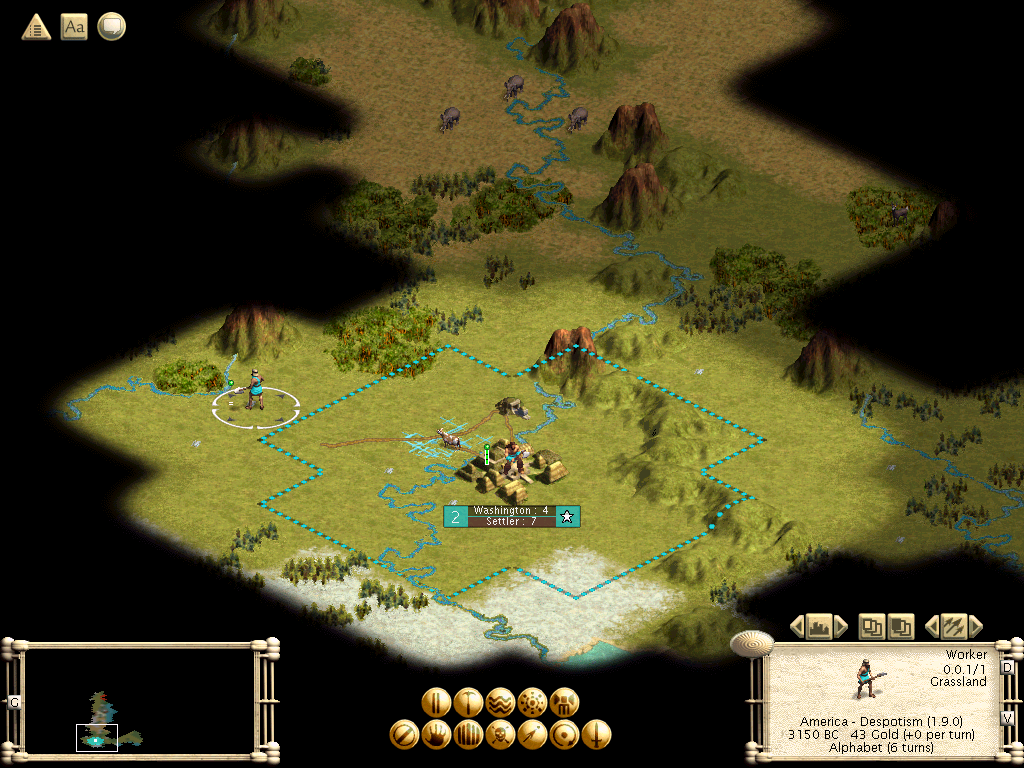Choose the wavy water irrigate order
The image size is (1024, 768).
click(x=500, y=702)
